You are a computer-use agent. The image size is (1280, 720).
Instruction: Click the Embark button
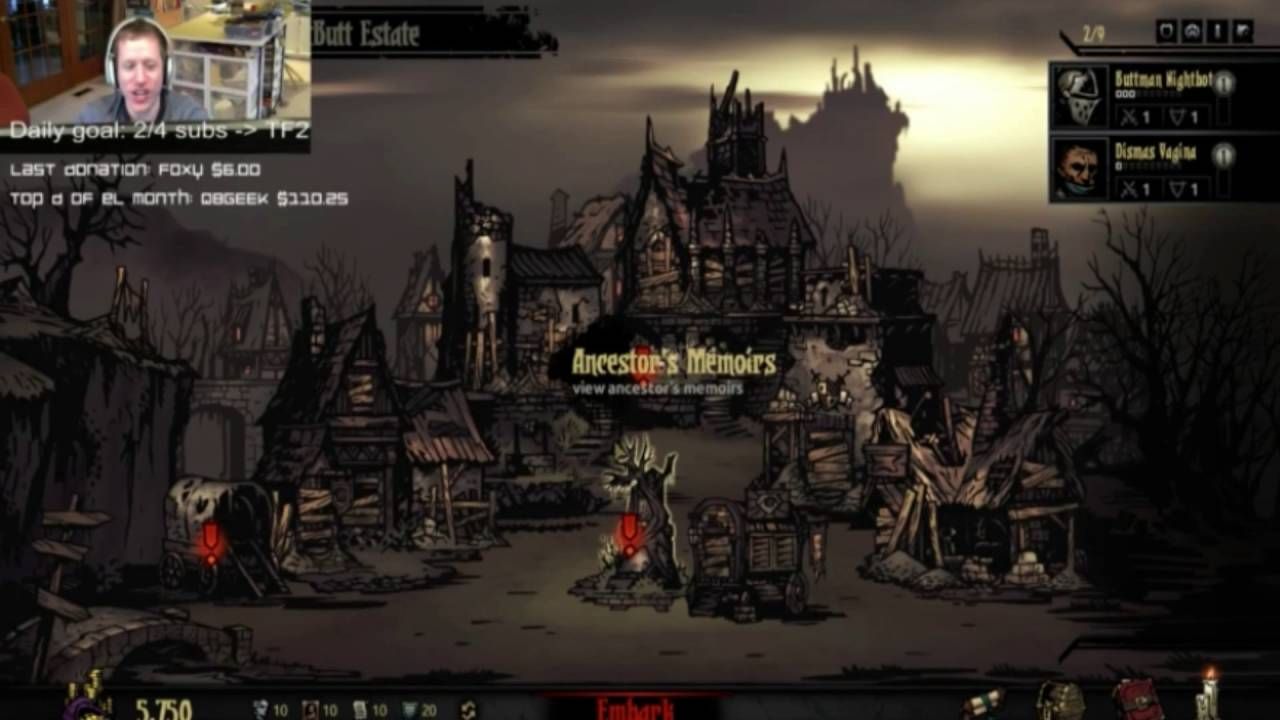633,708
